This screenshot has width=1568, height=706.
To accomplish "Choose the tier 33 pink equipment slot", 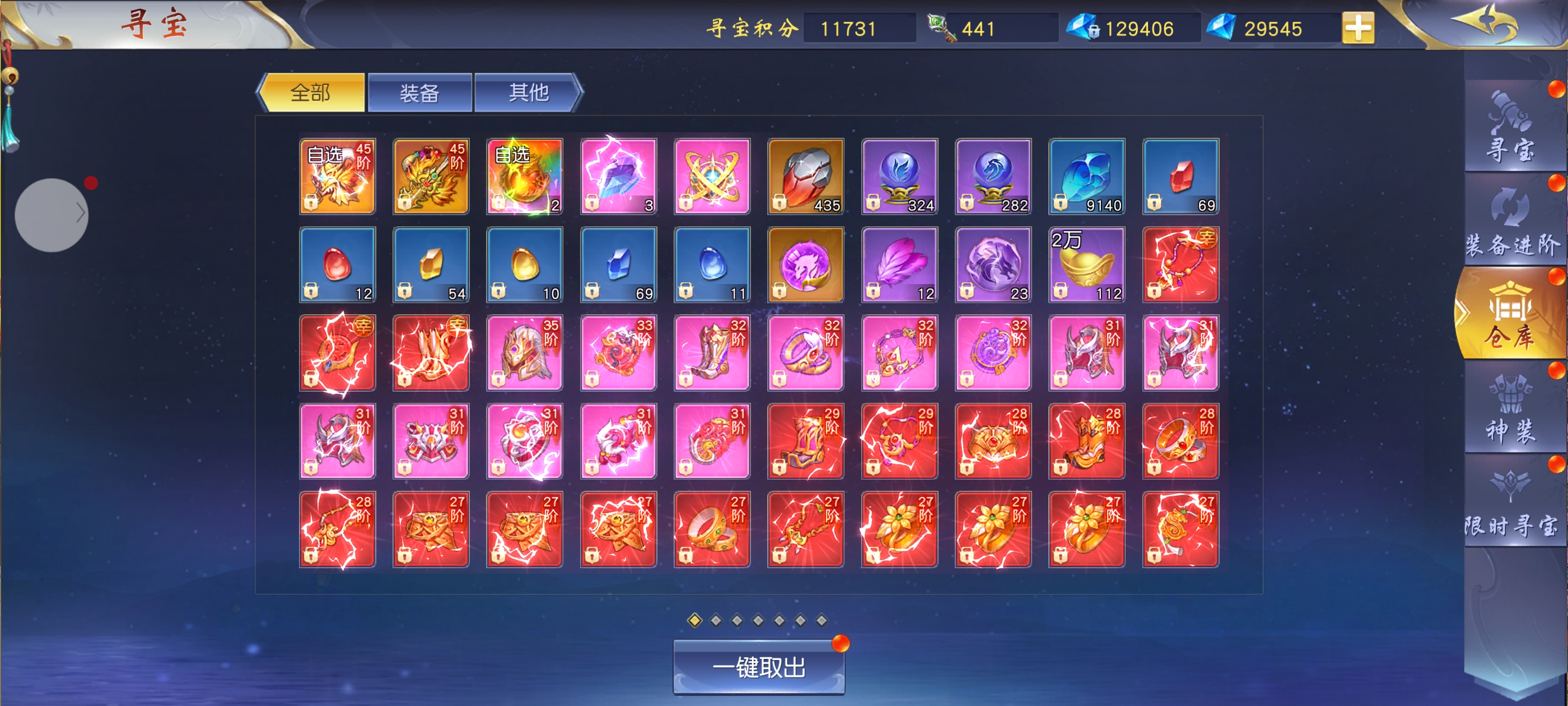I will (618, 352).
